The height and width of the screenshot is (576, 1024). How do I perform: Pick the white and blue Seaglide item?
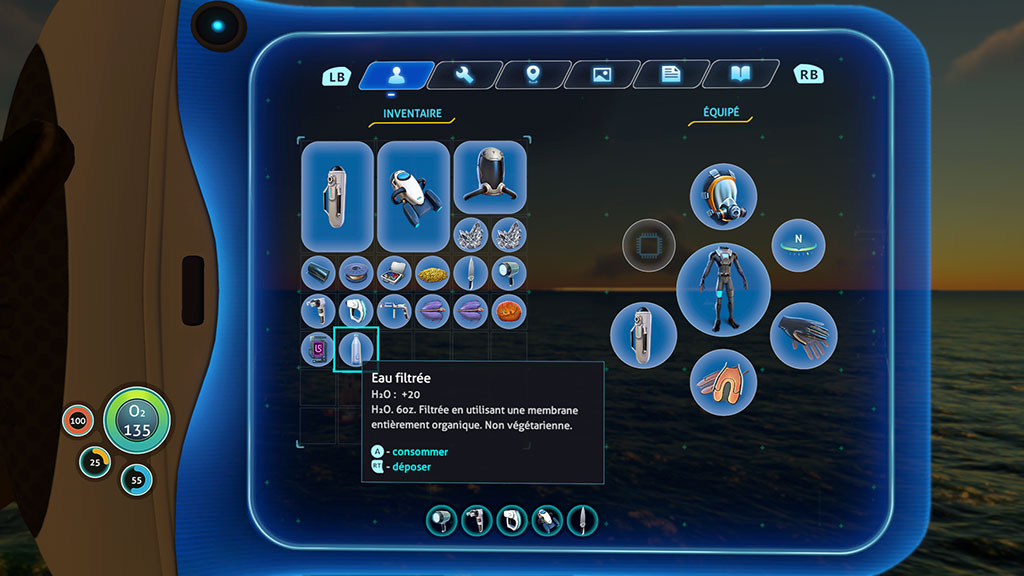[413, 196]
